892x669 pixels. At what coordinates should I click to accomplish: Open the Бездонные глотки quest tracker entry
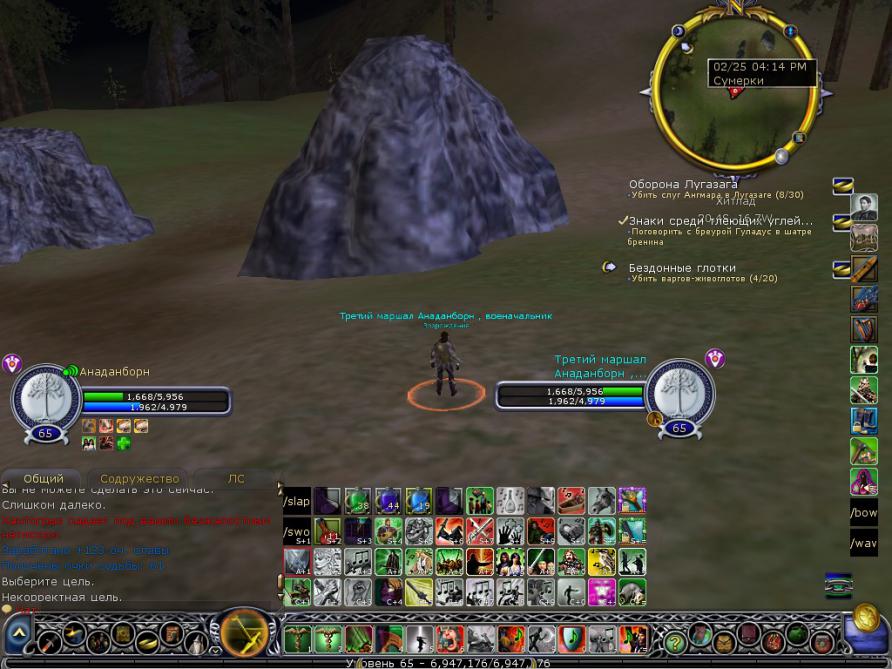click(x=682, y=268)
